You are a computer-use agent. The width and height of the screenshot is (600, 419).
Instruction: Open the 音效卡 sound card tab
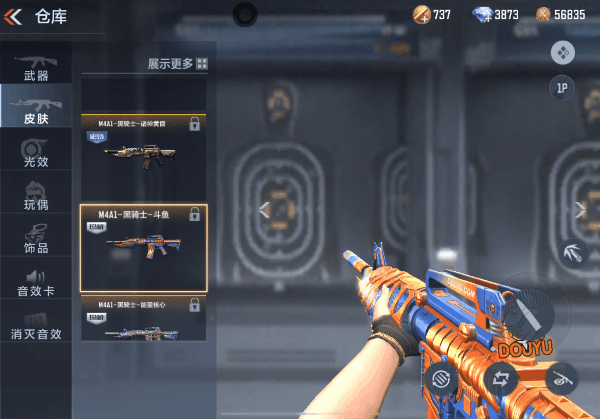[x=35, y=282]
